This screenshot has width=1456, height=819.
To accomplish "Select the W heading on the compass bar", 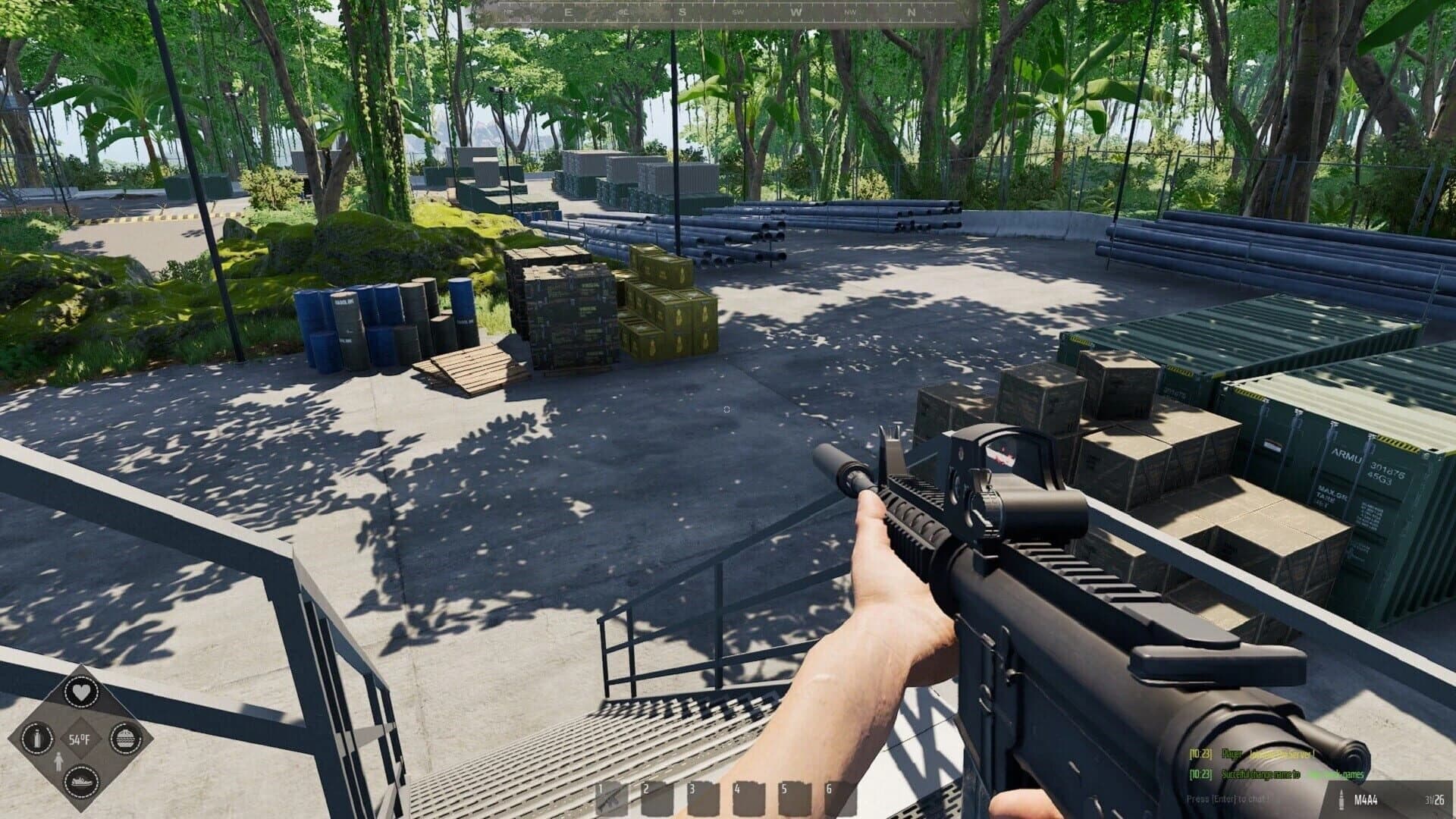I will point(795,13).
